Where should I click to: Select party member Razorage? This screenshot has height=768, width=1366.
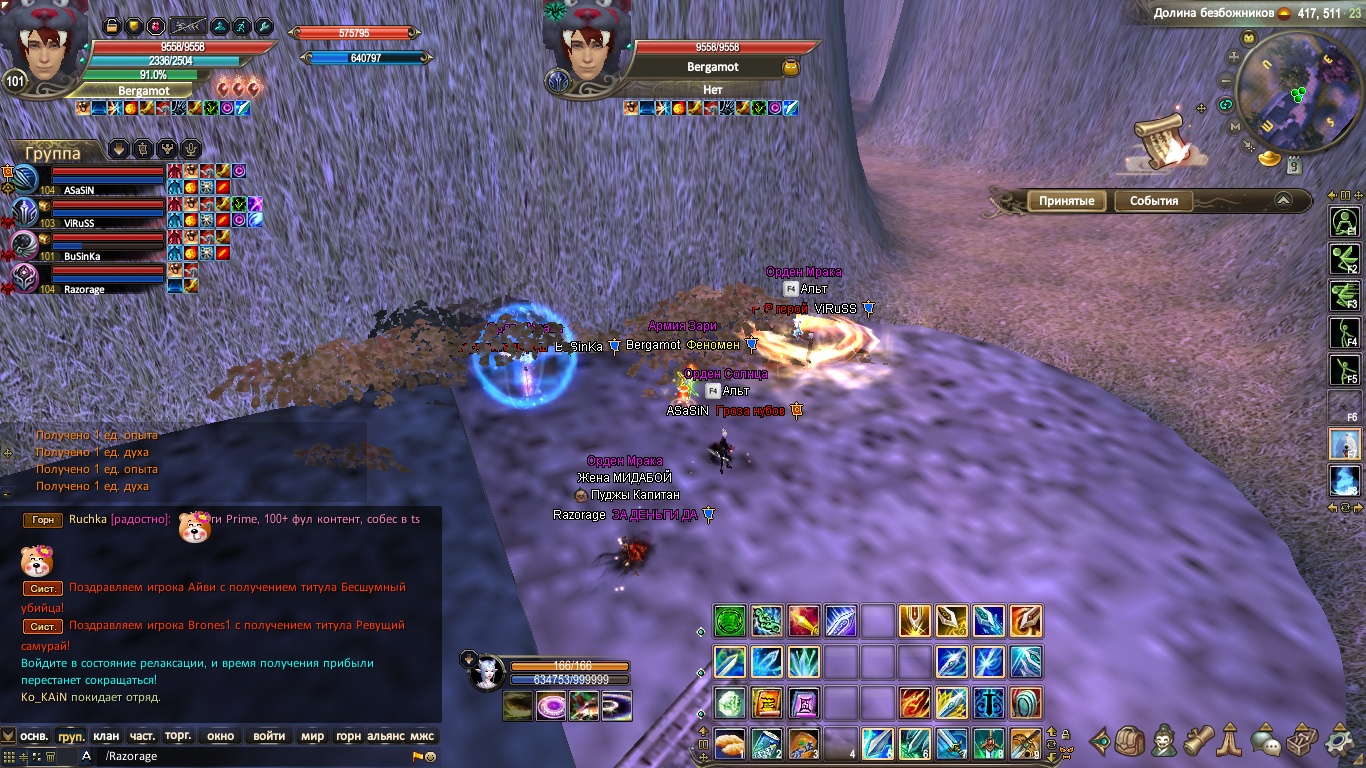(84, 289)
